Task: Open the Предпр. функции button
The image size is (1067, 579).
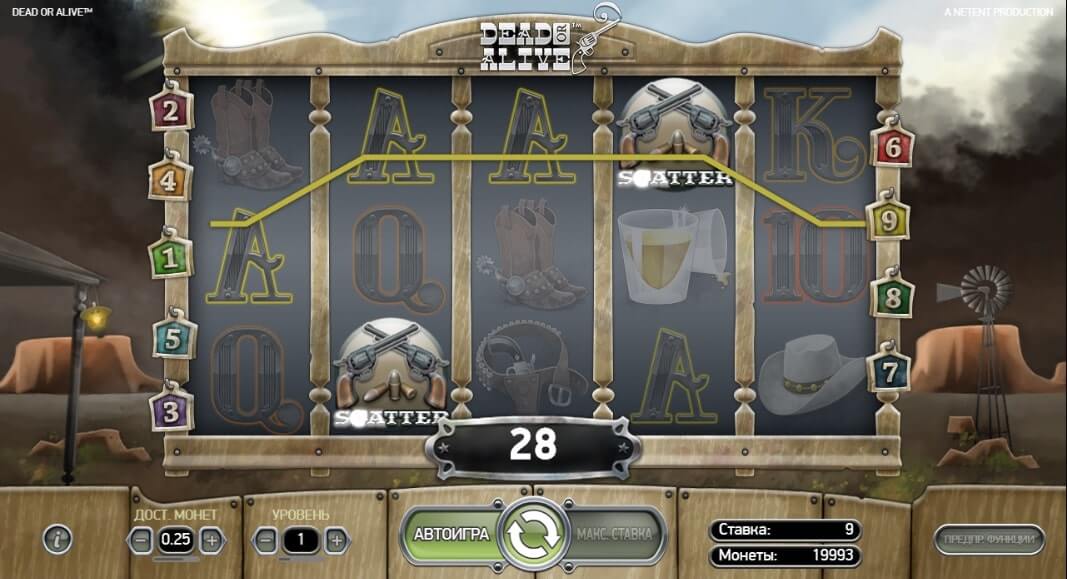Action: 990,540
